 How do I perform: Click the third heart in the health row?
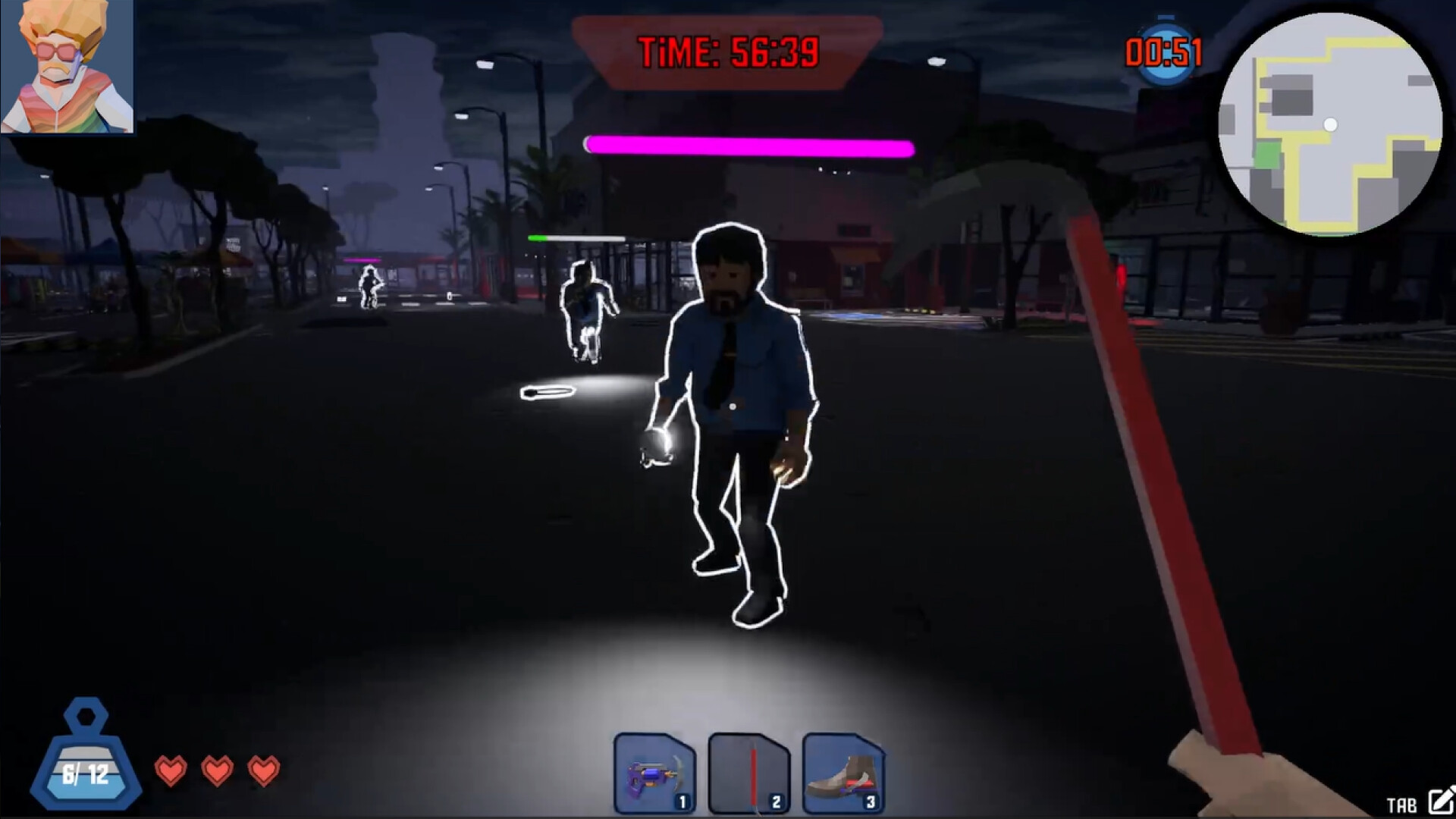point(264,772)
